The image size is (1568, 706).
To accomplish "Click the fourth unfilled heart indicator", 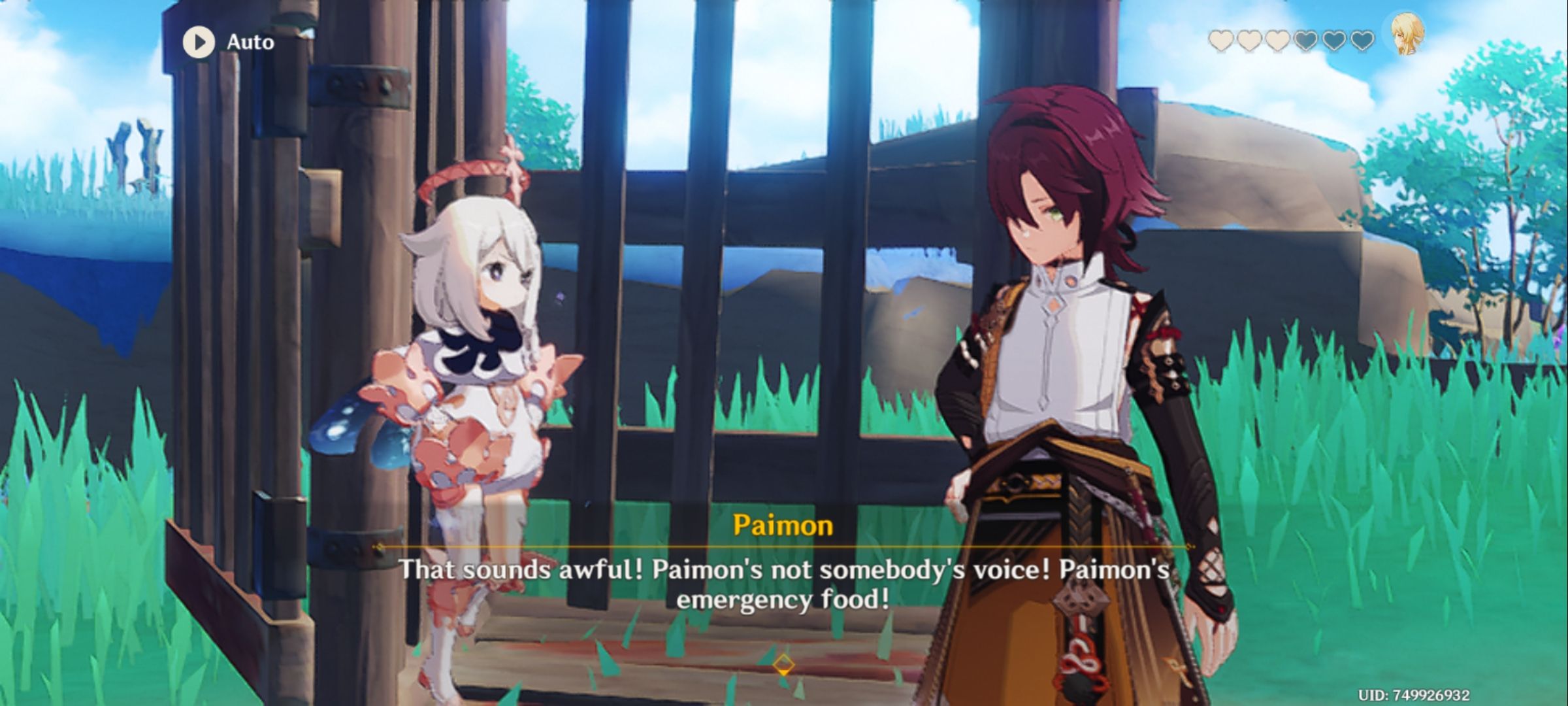I will (1306, 42).
